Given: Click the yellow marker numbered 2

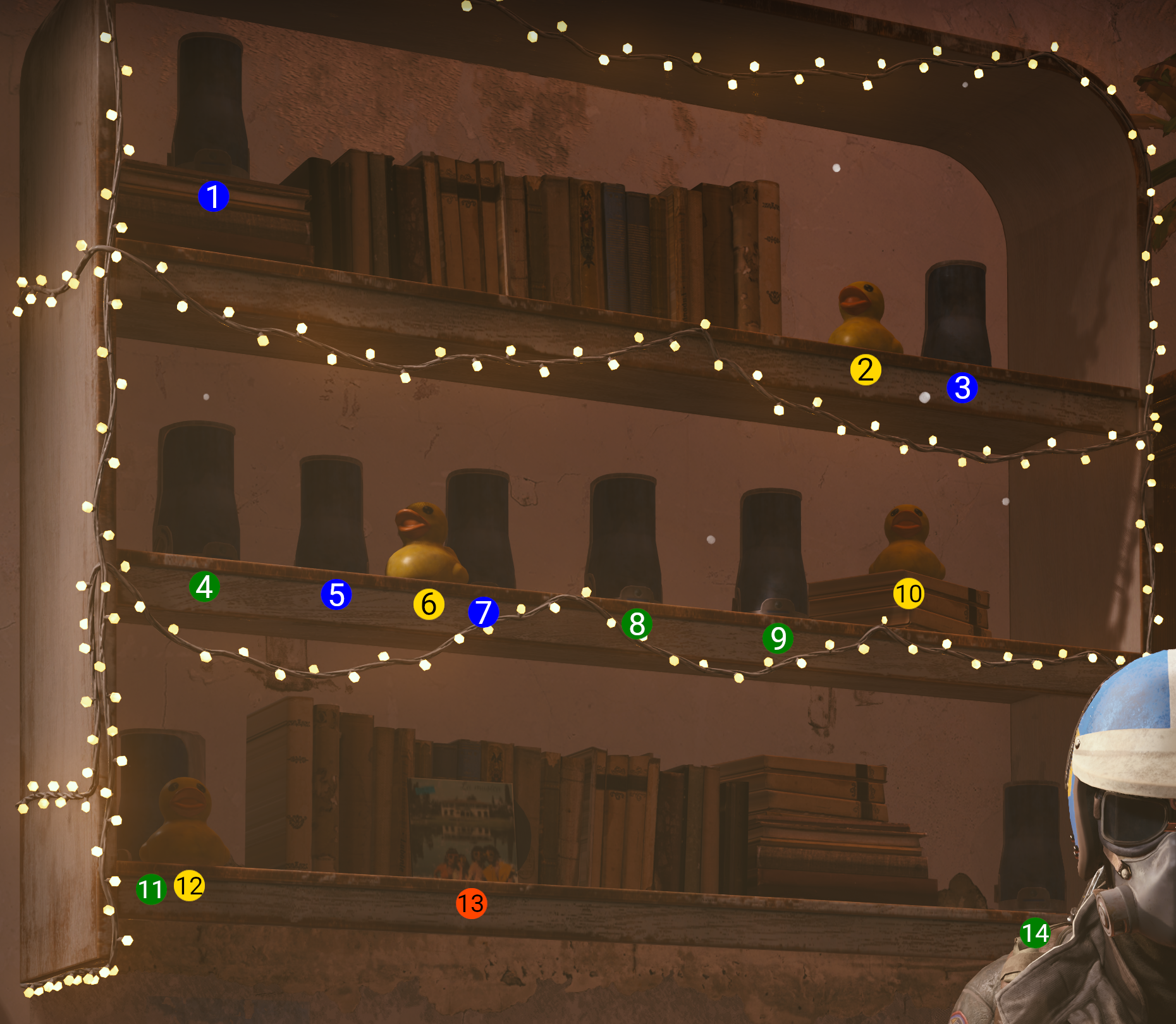Looking at the screenshot, I should pyautogui.click(x=866, y=370).
